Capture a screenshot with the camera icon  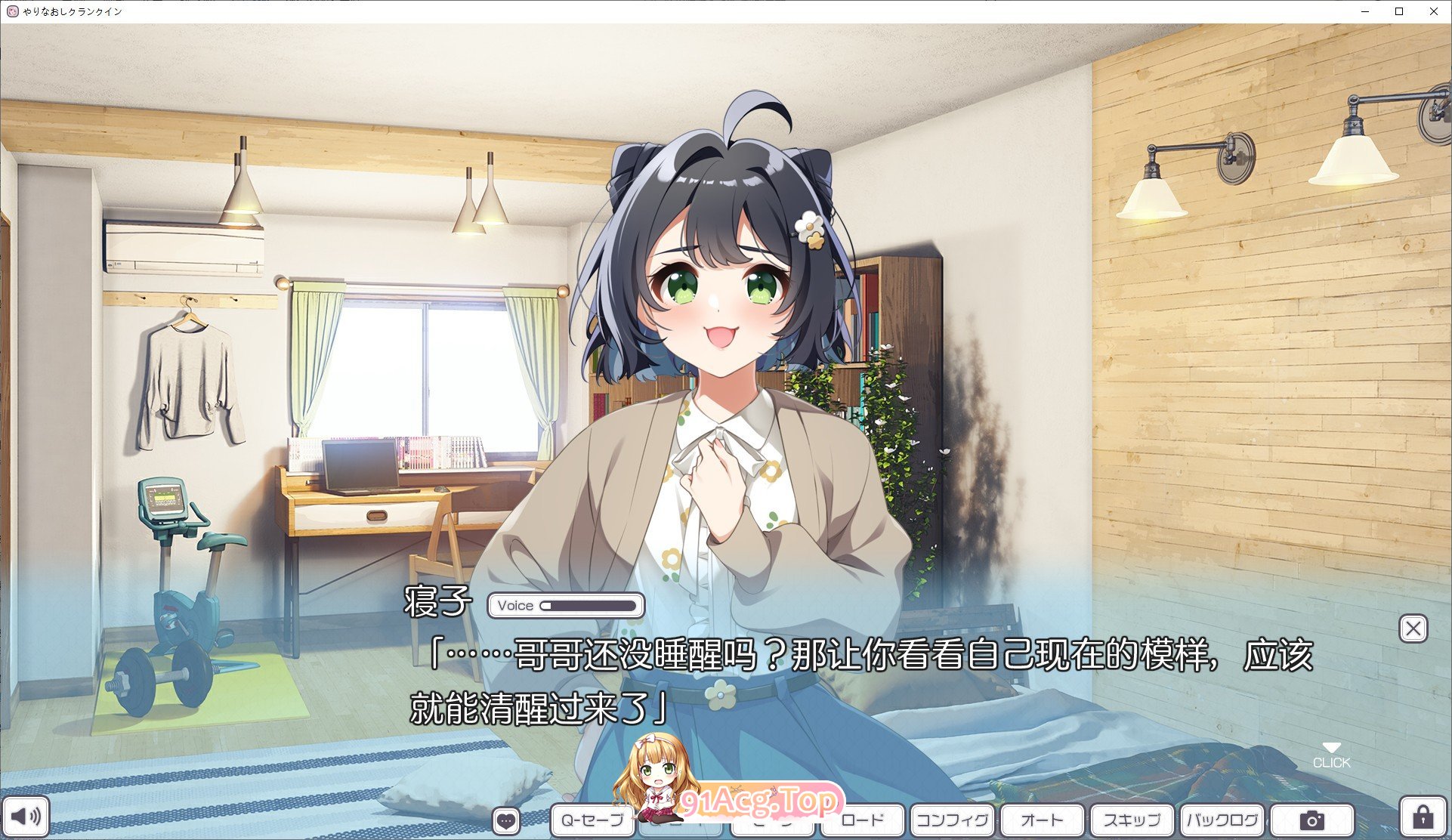(1313, 820)
